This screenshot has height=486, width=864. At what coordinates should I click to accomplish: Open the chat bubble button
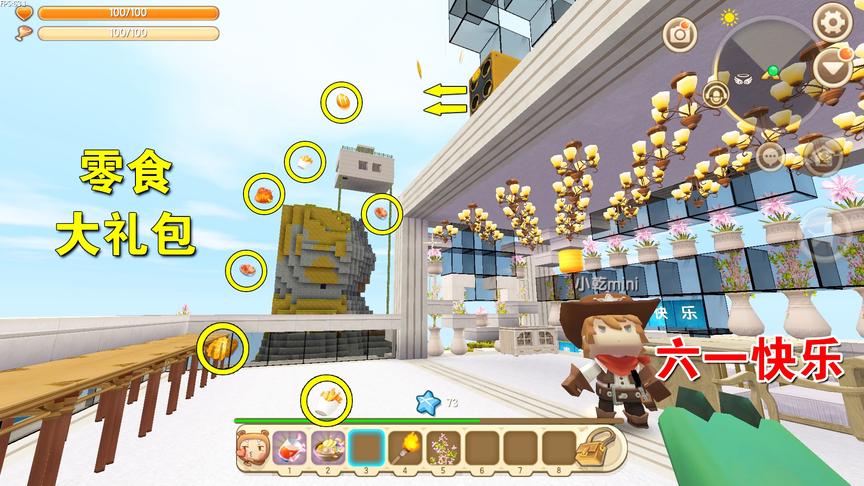pyautogui.click(x=770, y=155)
